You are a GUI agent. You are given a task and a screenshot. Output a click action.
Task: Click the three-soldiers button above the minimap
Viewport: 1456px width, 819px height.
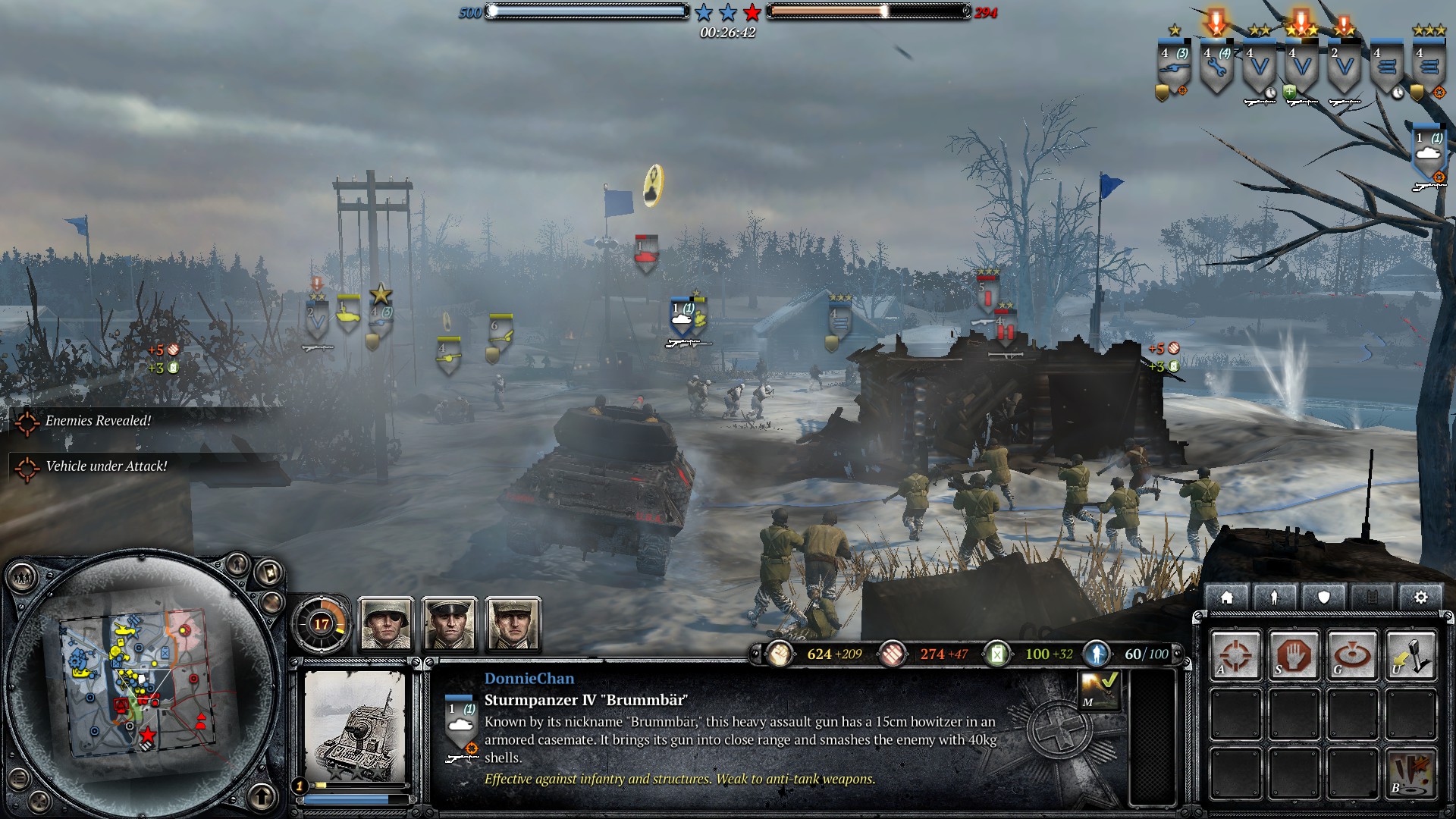[22, 579]
